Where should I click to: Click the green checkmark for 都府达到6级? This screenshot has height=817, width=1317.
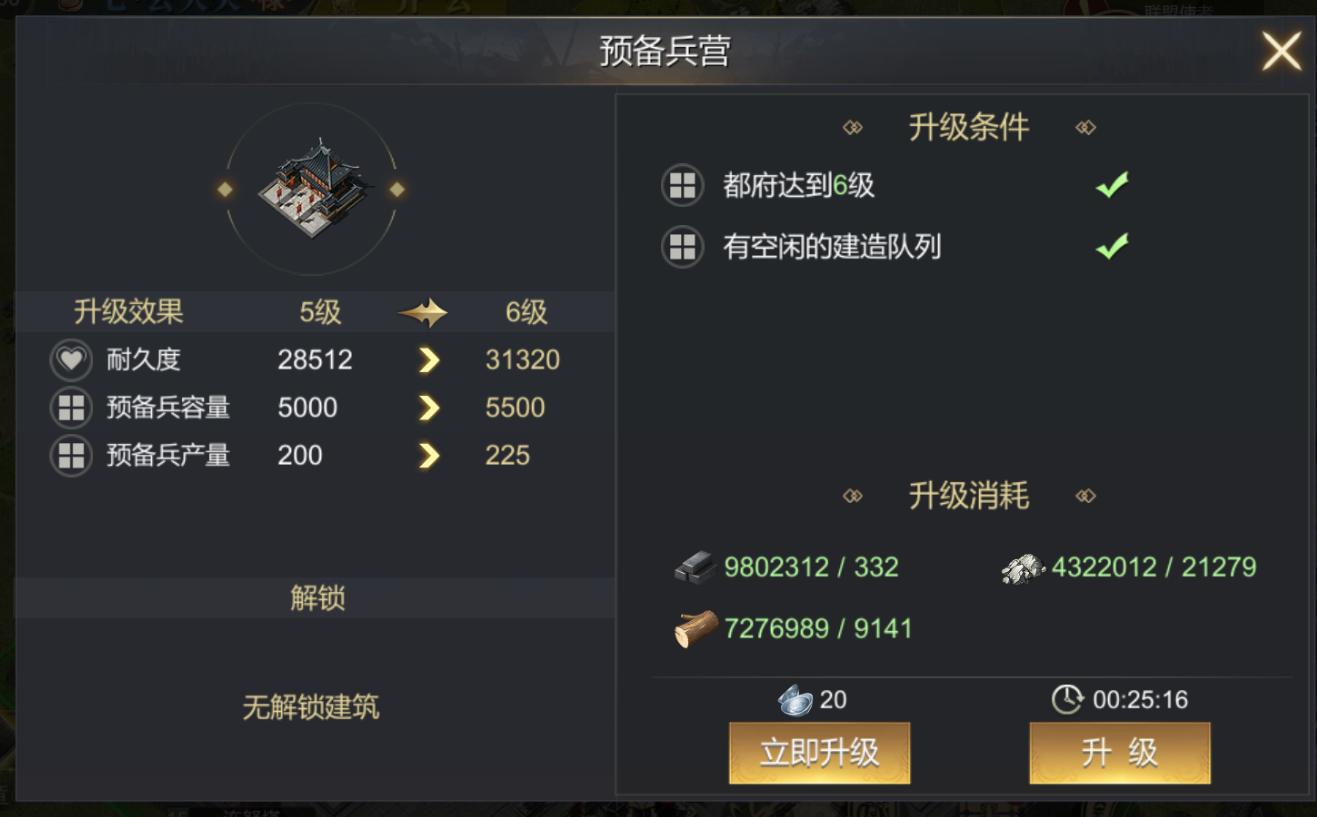pyautogui.click(x=1114, y=183)
